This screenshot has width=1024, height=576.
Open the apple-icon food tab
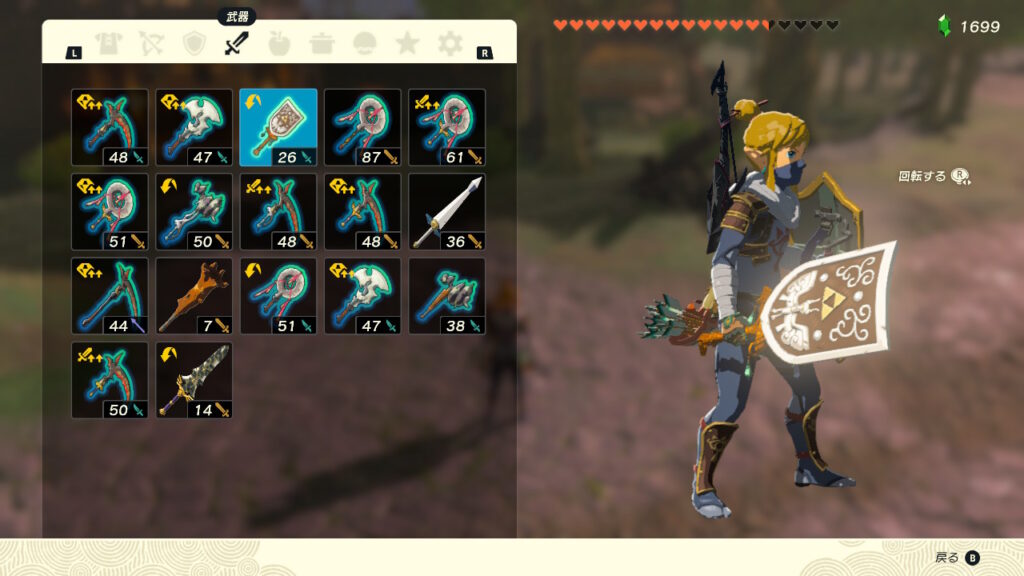pyautogui.click(x=279, y=44)
